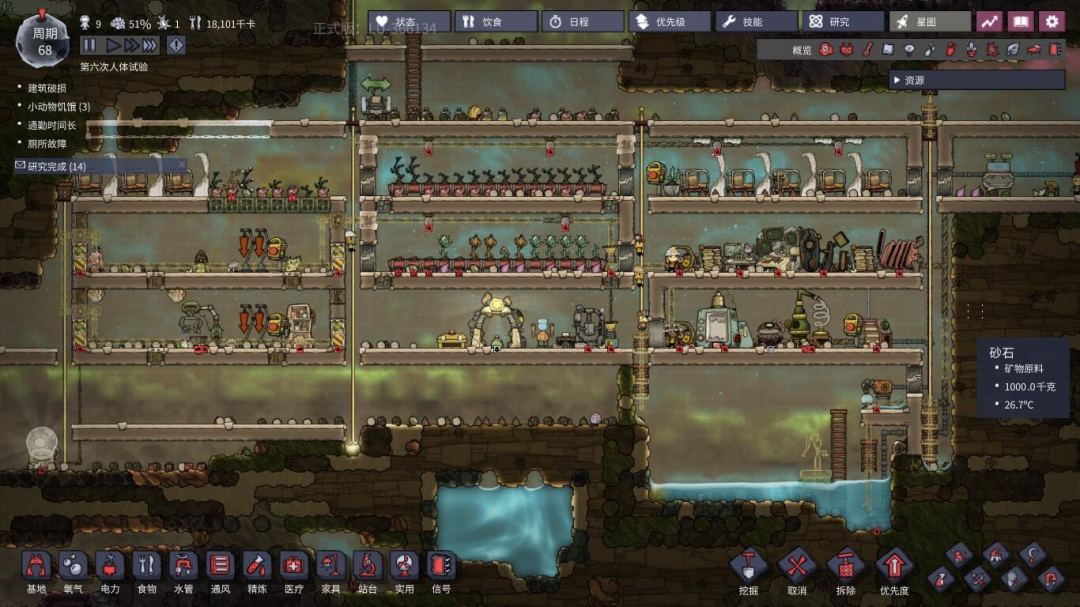This screenshot has height=607, width=1080.
Task: Open the 氧气 oxygen build category
Action: click(x=72, y=569)
